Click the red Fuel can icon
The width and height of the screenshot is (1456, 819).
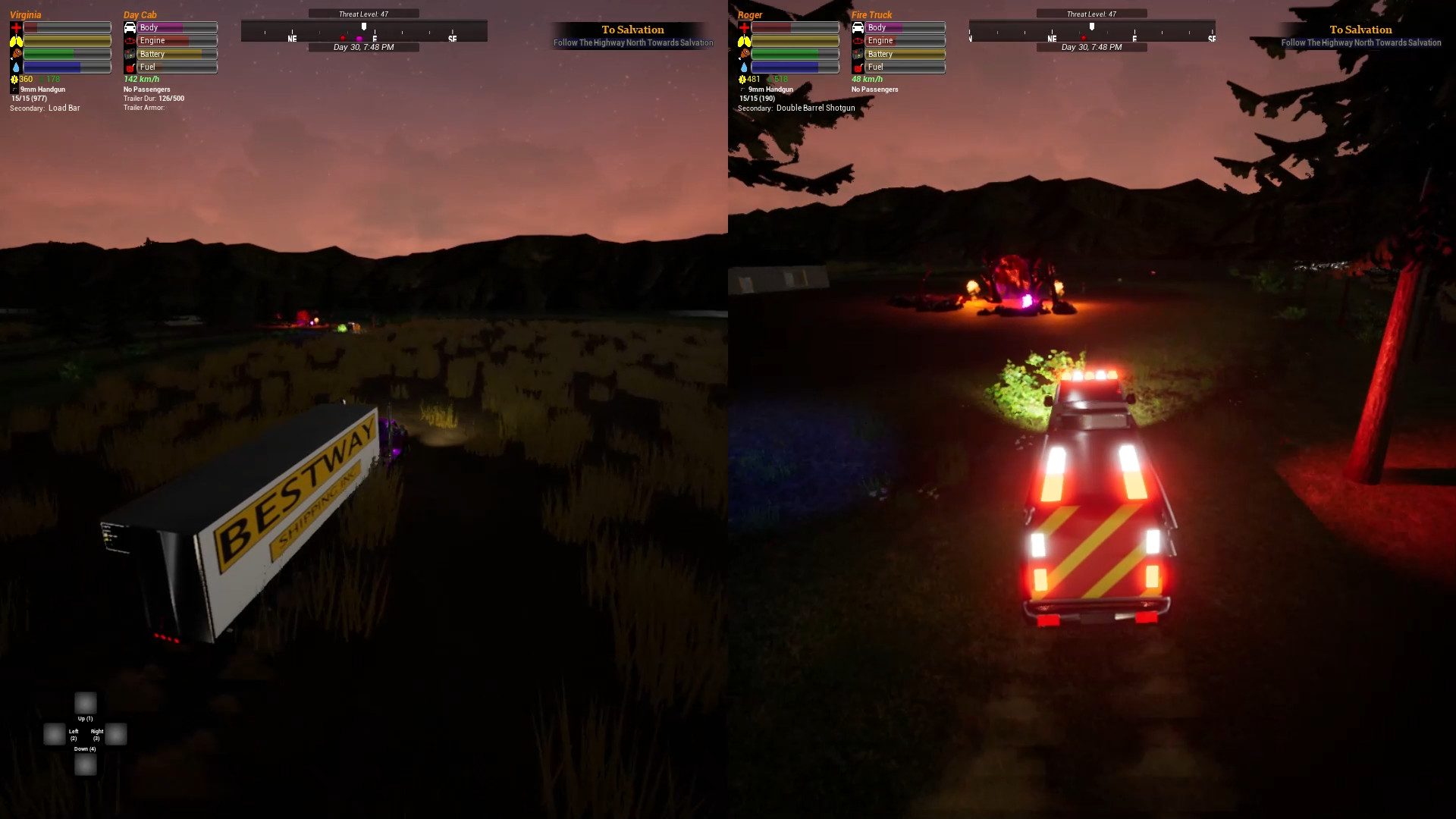click(x=128, y=67)
